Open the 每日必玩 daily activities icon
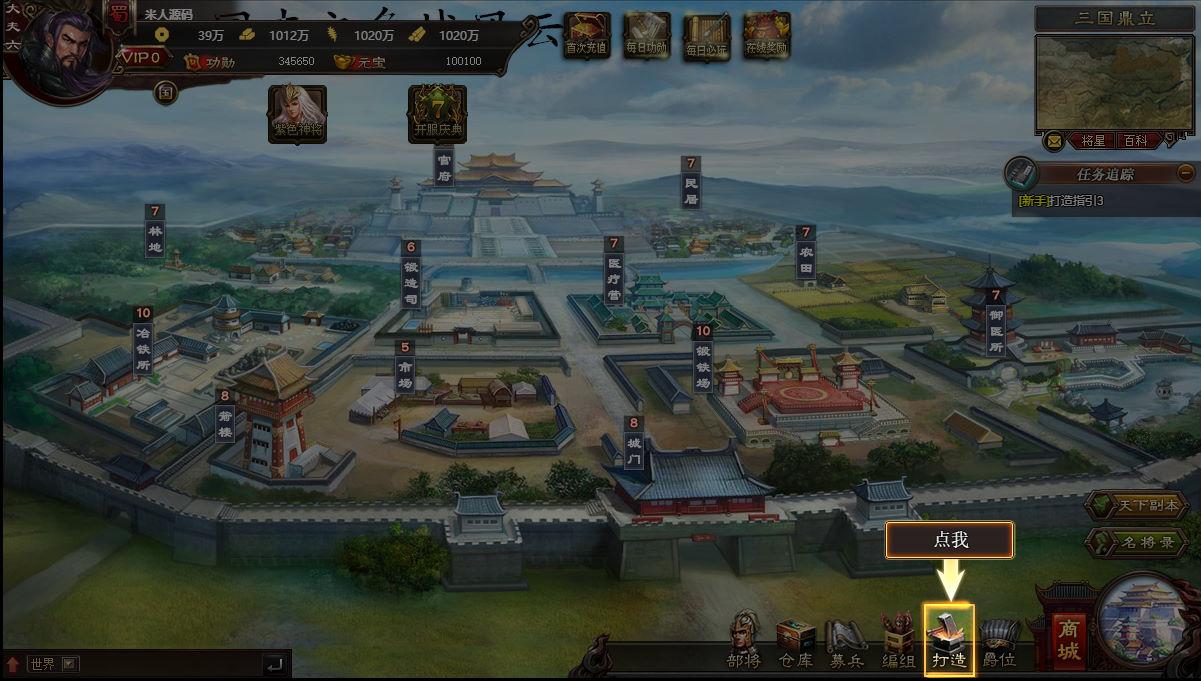The width and height of the screenshot is (1201, 681). tap(707, 35)
